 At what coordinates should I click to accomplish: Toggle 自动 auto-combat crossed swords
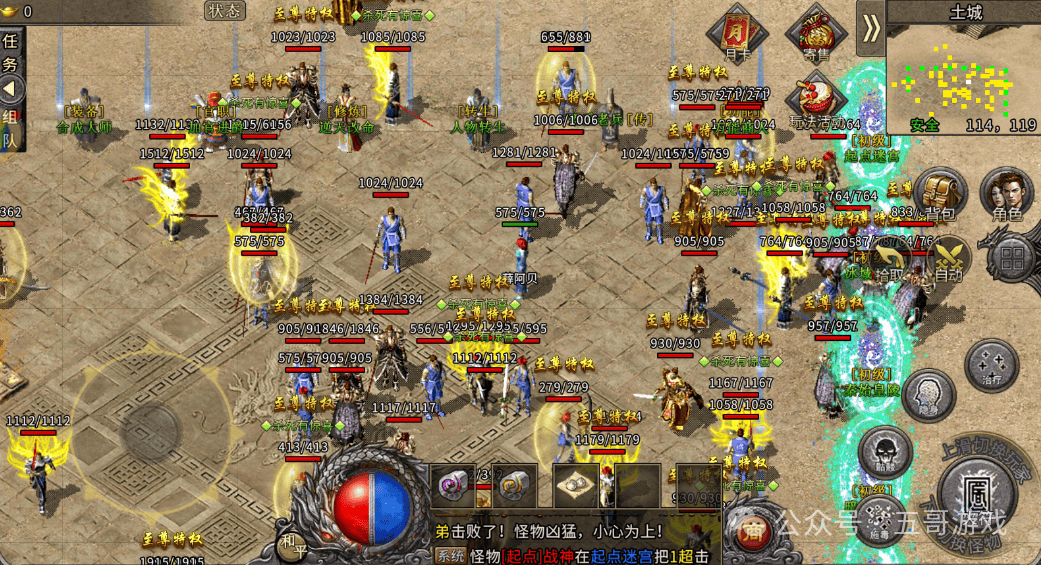[947, 258]
